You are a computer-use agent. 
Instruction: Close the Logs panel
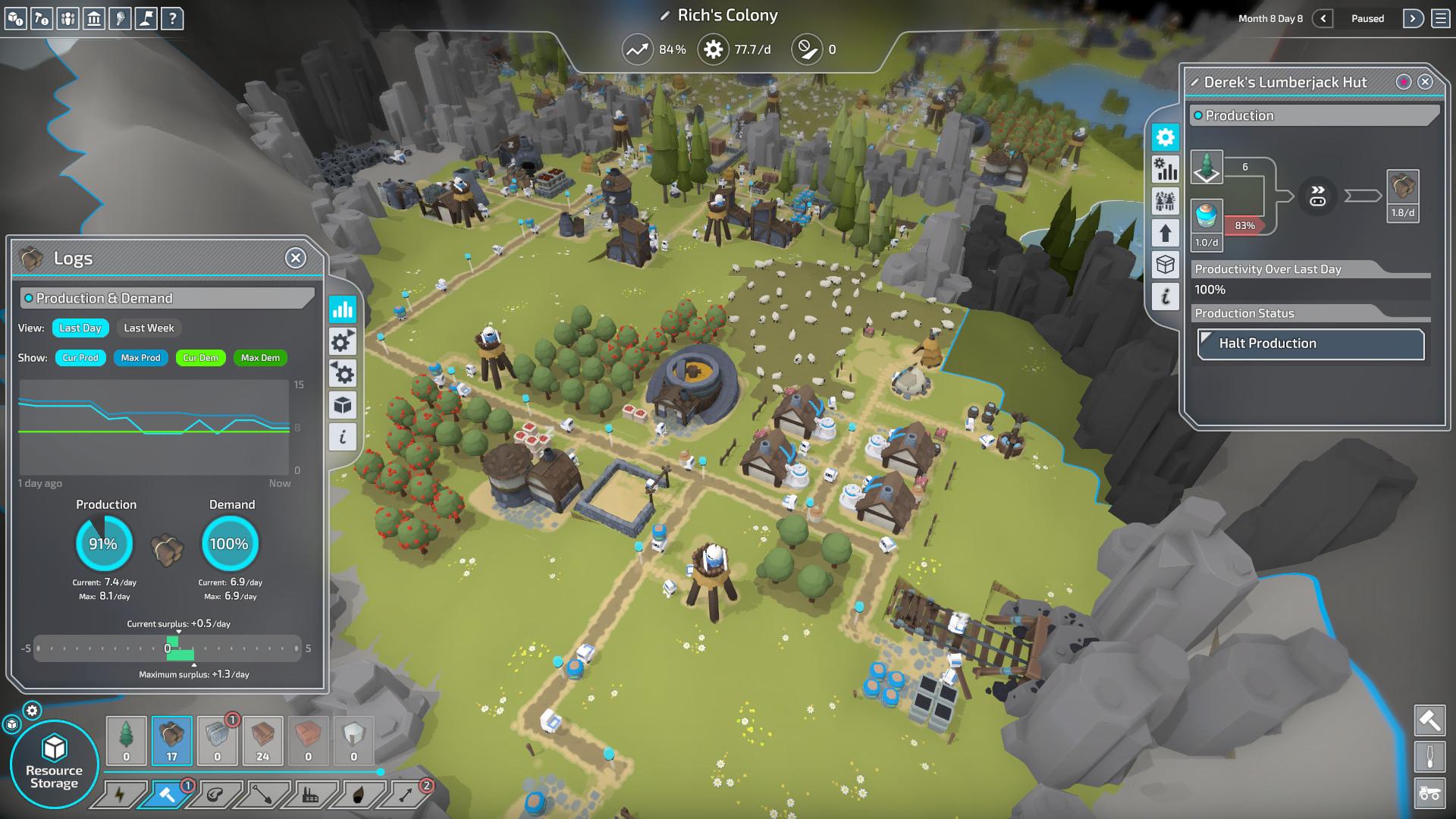296,258
